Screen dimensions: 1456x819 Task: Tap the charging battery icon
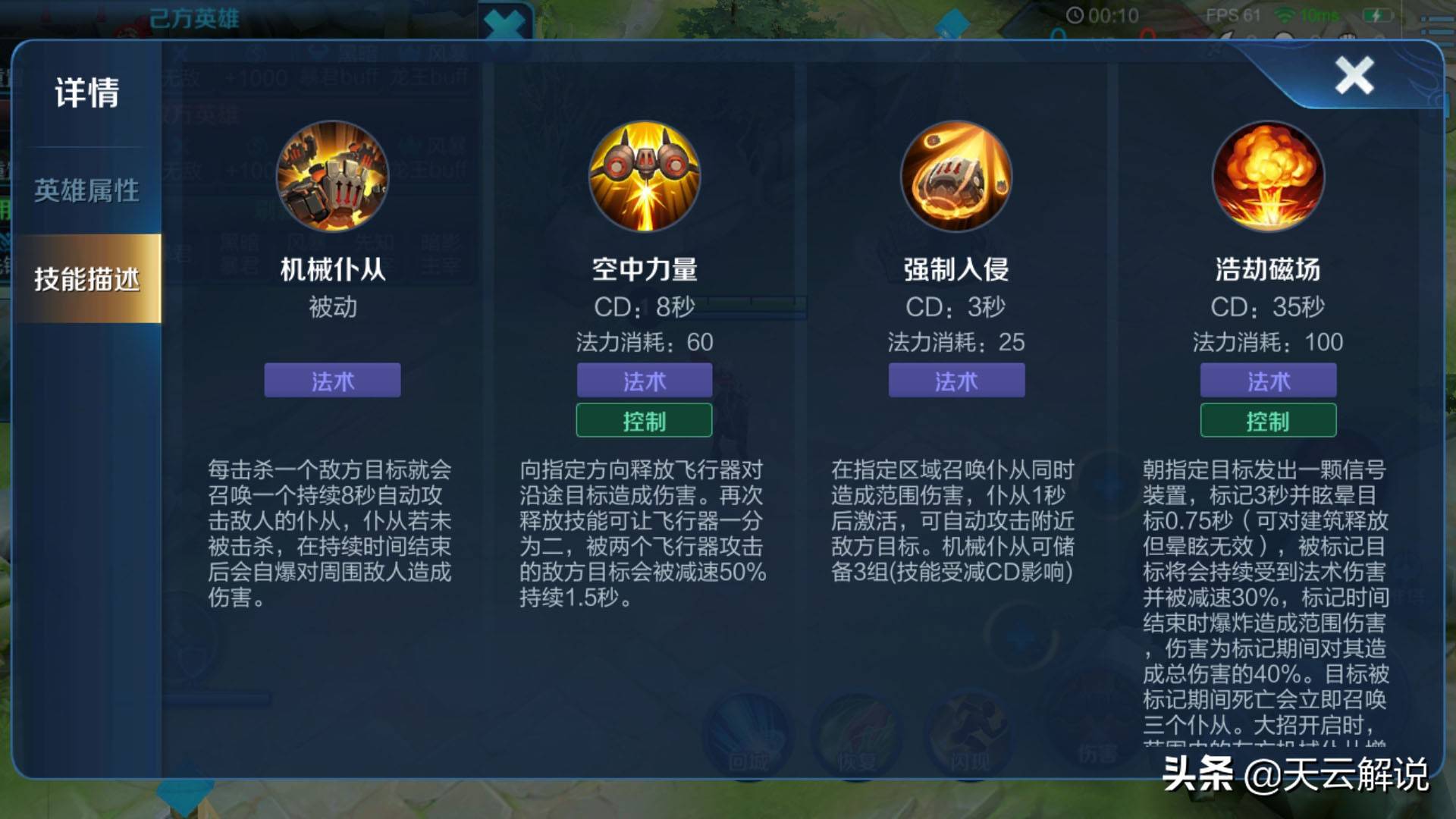tap(1377, 17)
